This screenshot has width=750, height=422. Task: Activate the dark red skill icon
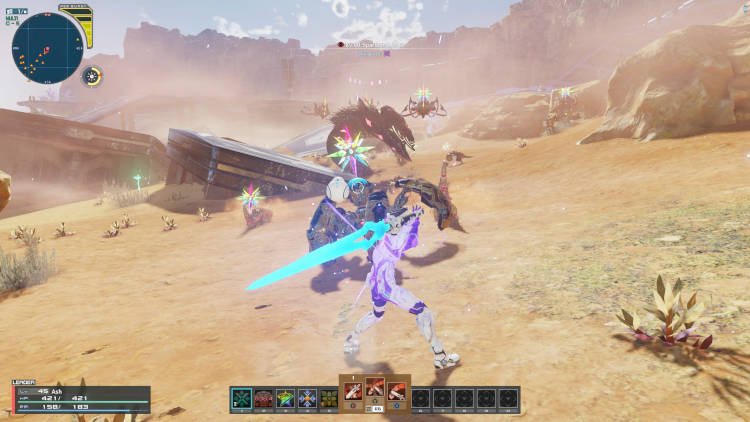(264, 398)
